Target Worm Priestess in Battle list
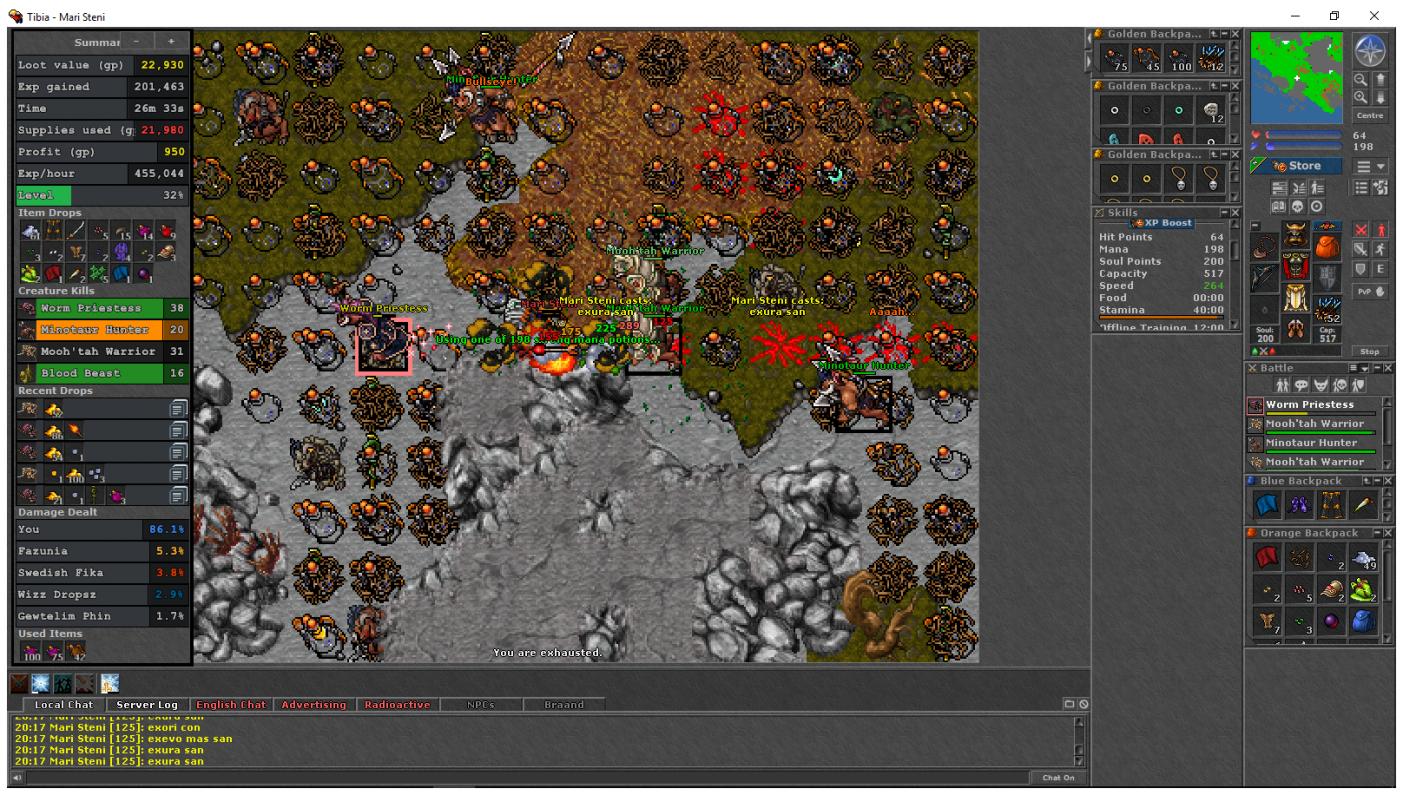 pos(1310,405)
